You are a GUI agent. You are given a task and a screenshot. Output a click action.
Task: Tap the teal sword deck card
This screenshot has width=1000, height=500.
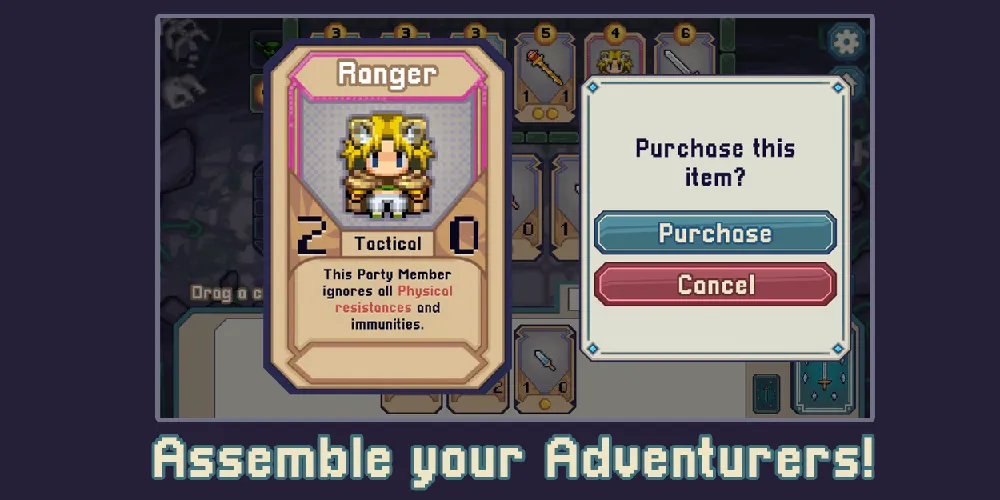pos(823,382)
